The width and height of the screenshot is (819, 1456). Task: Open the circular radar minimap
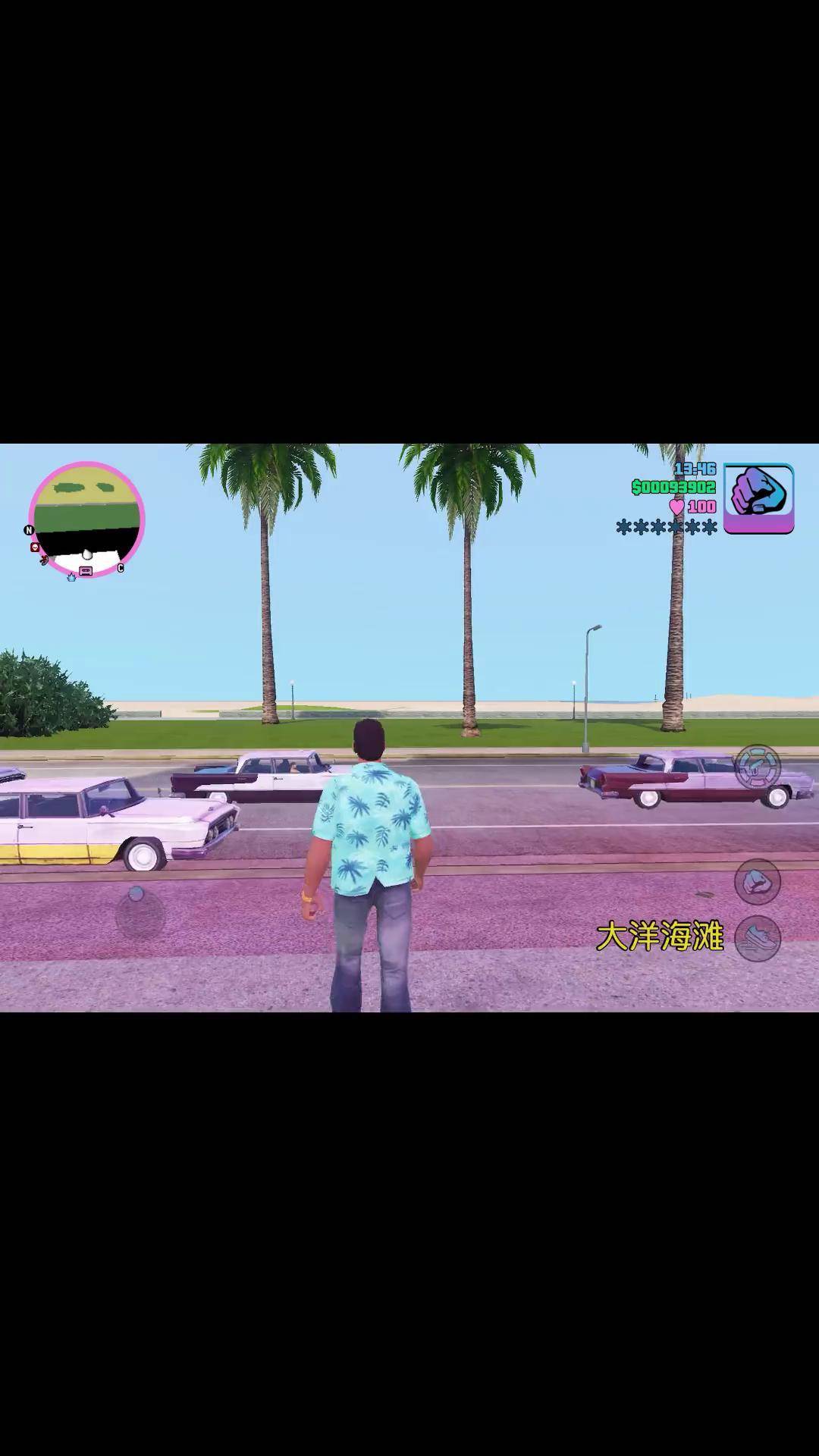click(x=86, y=519)
